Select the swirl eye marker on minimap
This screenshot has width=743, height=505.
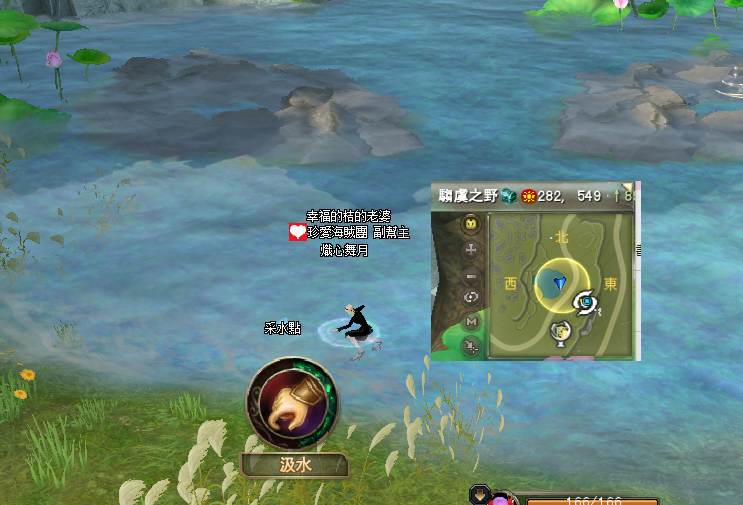[x=586, y=301]
